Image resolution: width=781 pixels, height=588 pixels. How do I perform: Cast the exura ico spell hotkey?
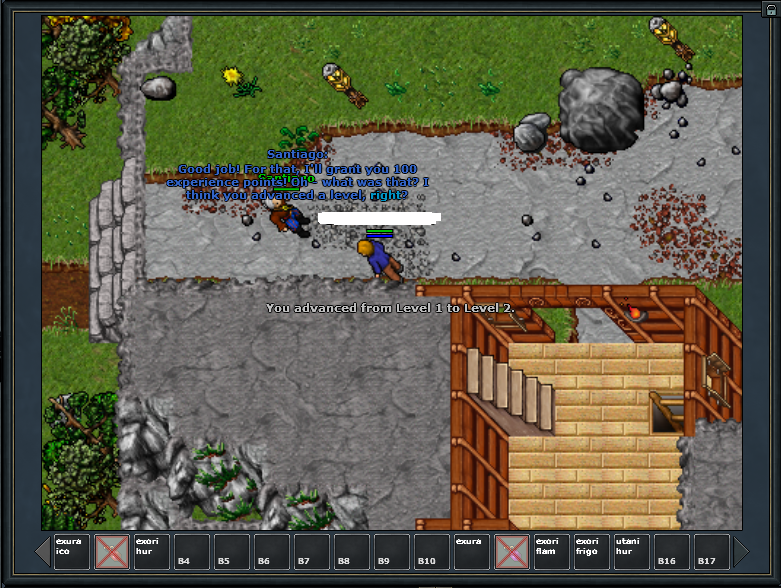point(71,552)
